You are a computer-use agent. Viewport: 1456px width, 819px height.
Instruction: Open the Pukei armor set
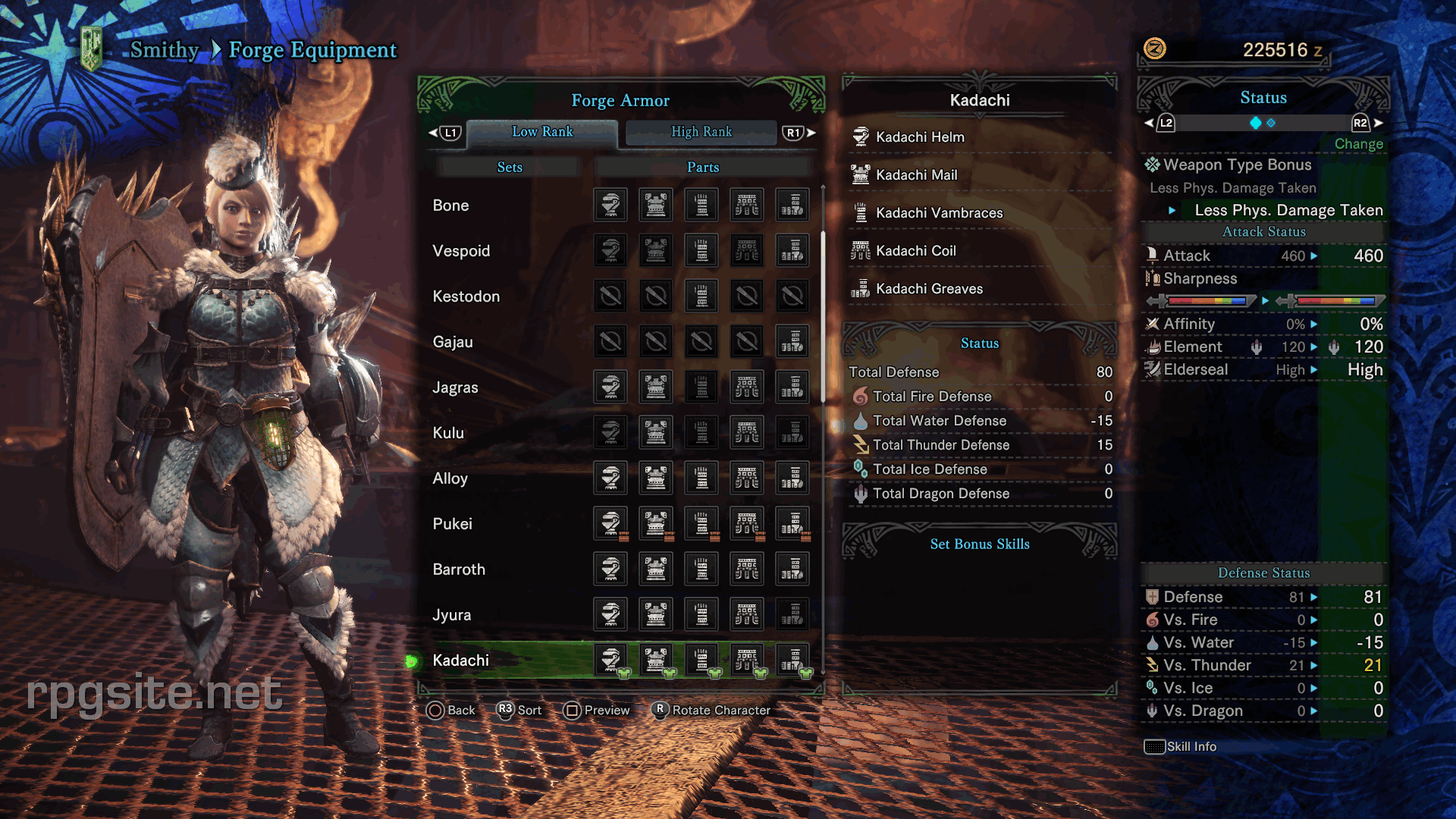(x=452, y=524)
